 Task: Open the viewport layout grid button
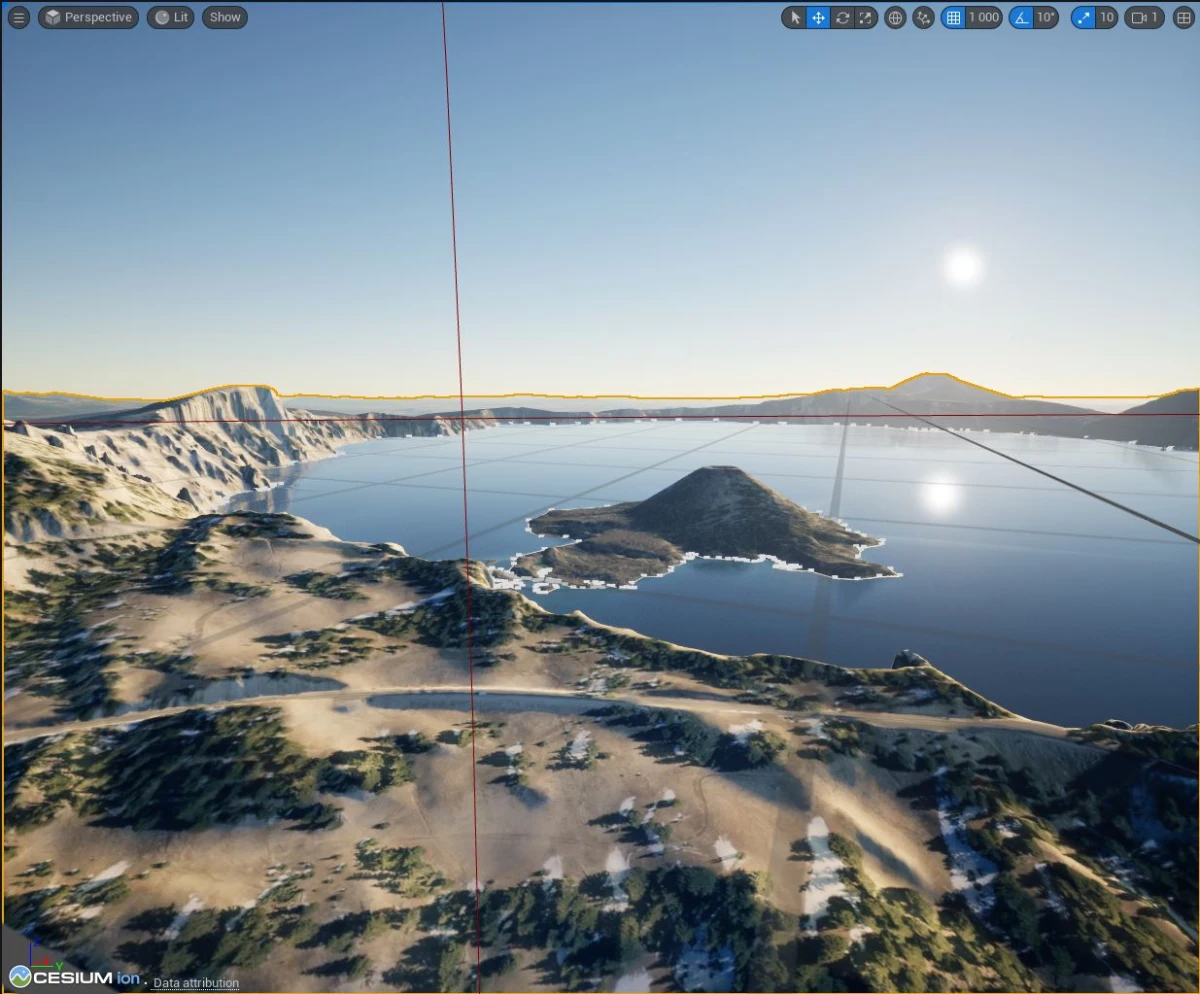pyautogui.click(x=1183, y=17)
